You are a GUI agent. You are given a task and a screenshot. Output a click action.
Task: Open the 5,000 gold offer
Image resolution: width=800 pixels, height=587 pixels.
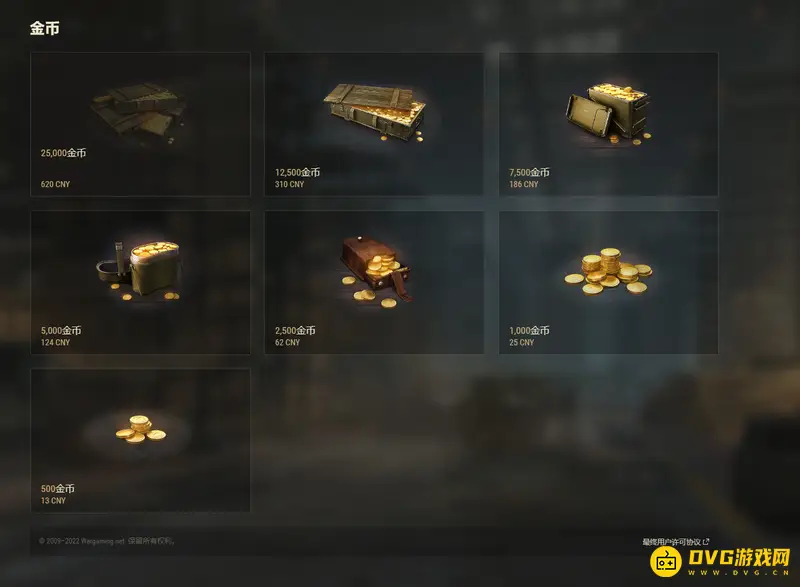point(140,282)
